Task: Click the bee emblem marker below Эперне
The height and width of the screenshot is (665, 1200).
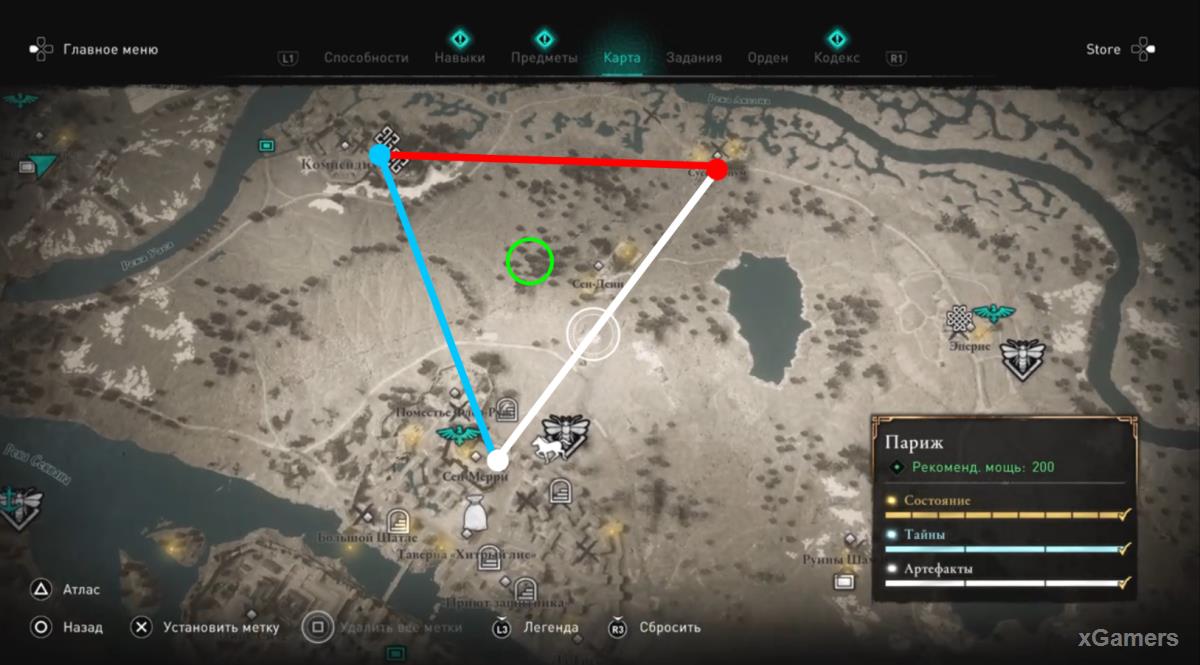Action: [1022, 356]
